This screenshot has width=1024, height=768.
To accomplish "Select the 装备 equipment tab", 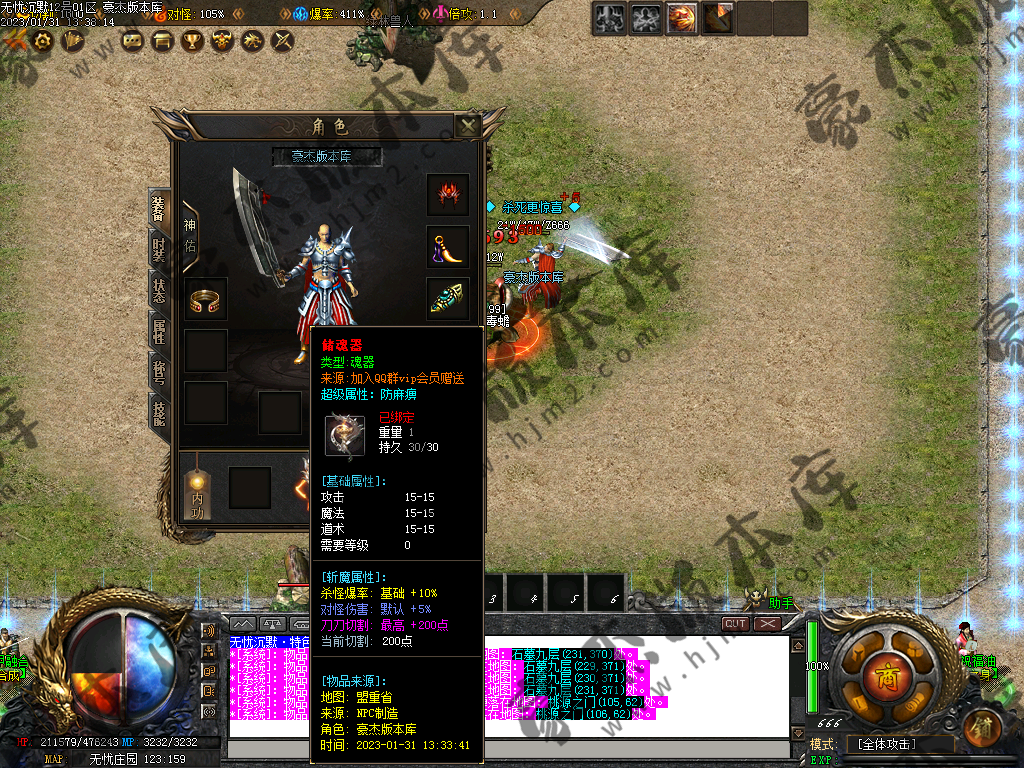I will pos(159,208).
